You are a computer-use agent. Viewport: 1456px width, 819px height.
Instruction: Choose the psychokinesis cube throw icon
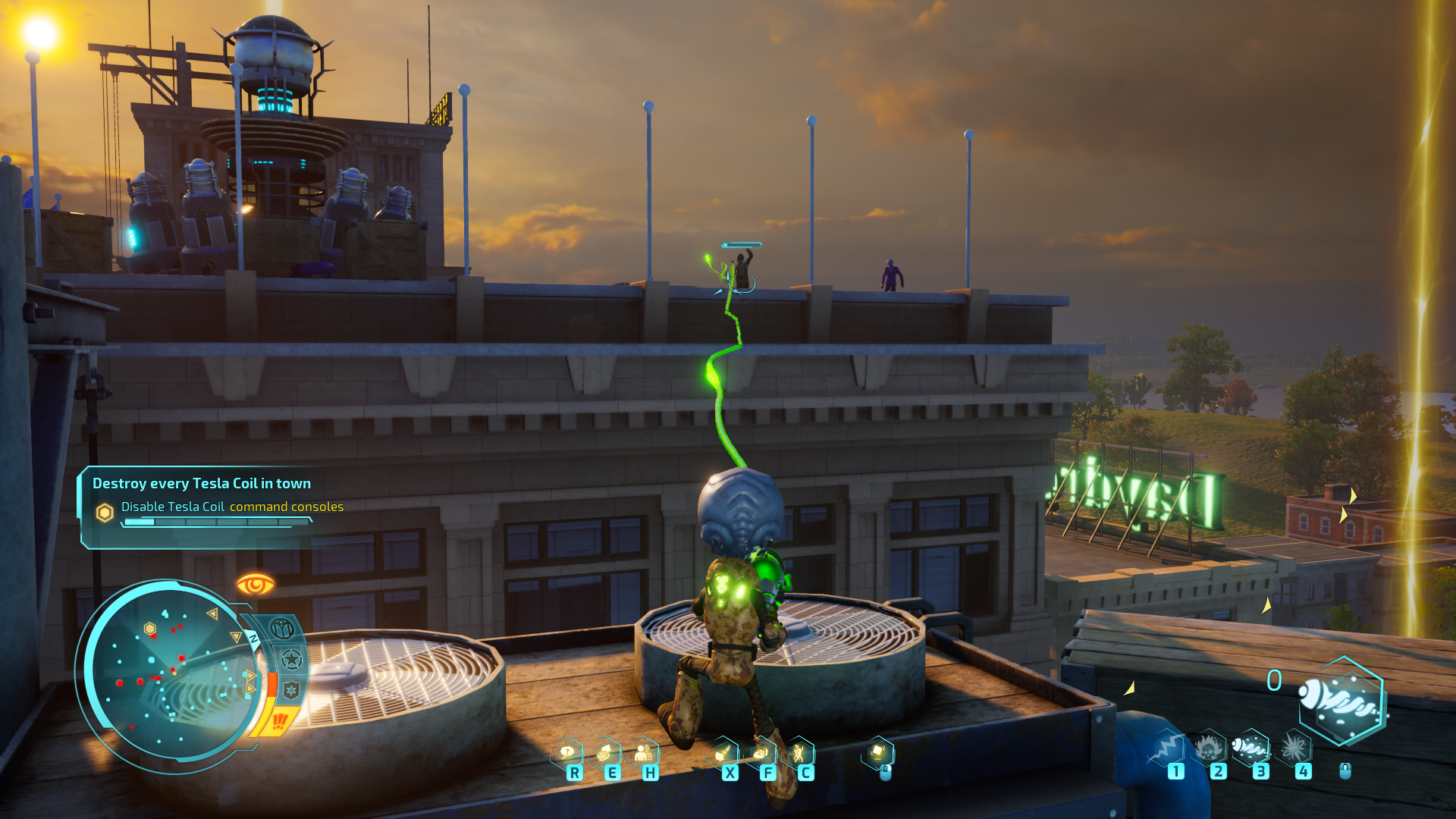coord(878,752)
